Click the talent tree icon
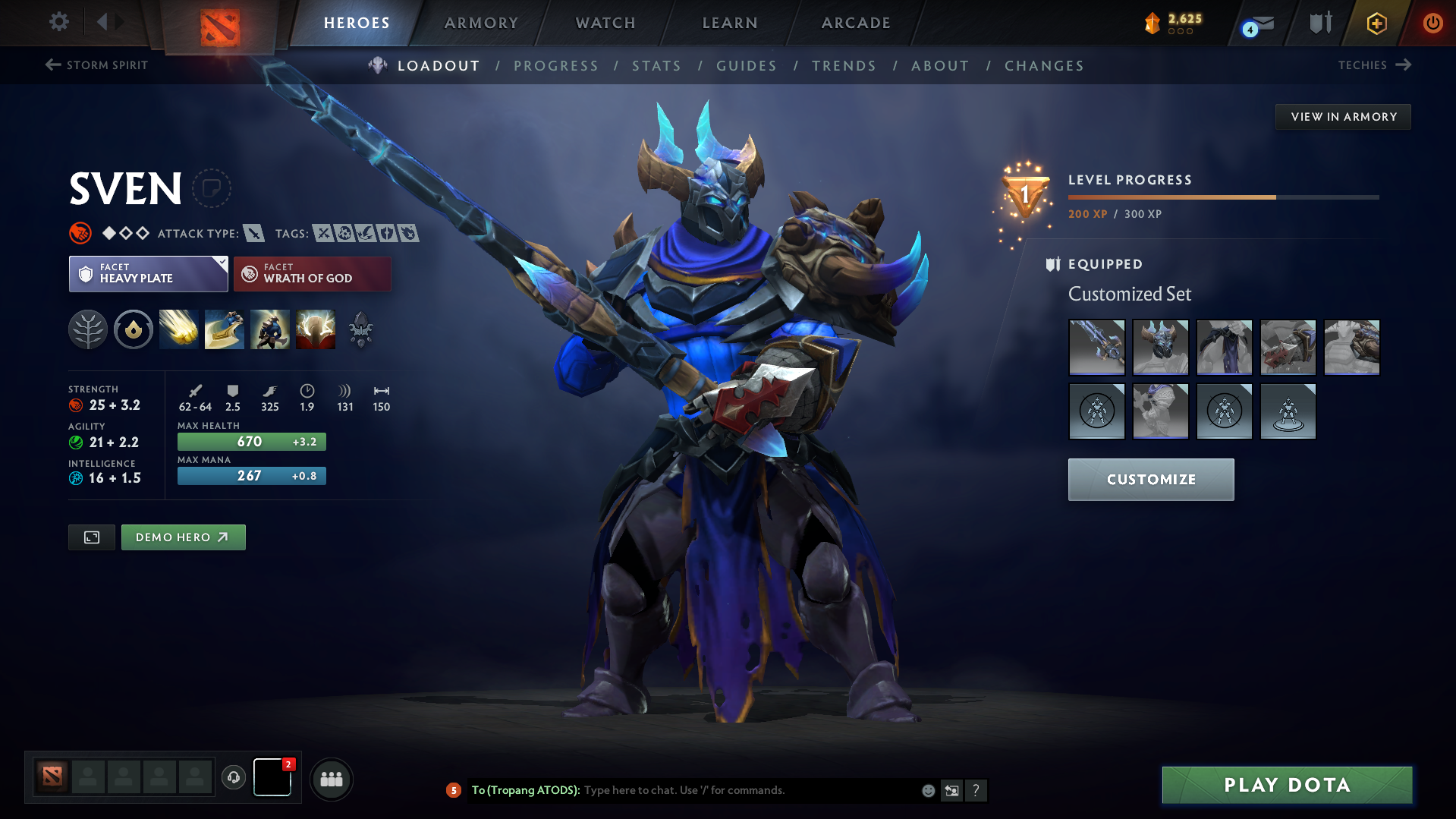The height and width of the screenshot is (819, 1456). coord(88,329)
